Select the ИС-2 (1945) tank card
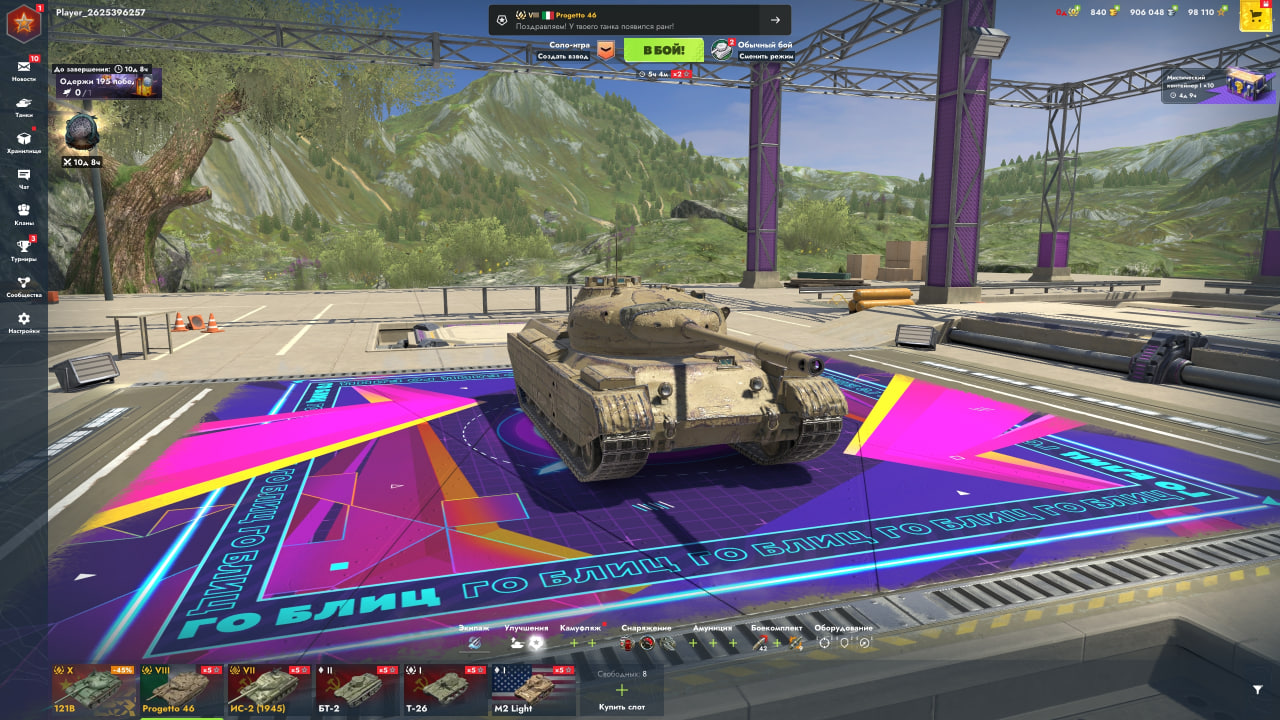Screen dimensions: 1280x720 [270, 690]
